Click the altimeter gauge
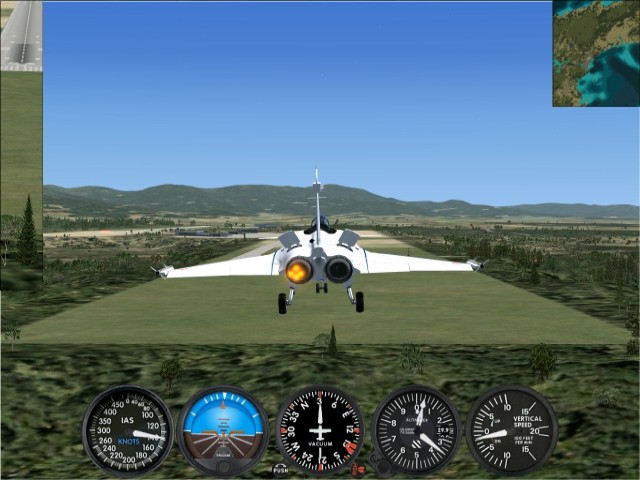 pyautogui.click(x=416, y=431)
